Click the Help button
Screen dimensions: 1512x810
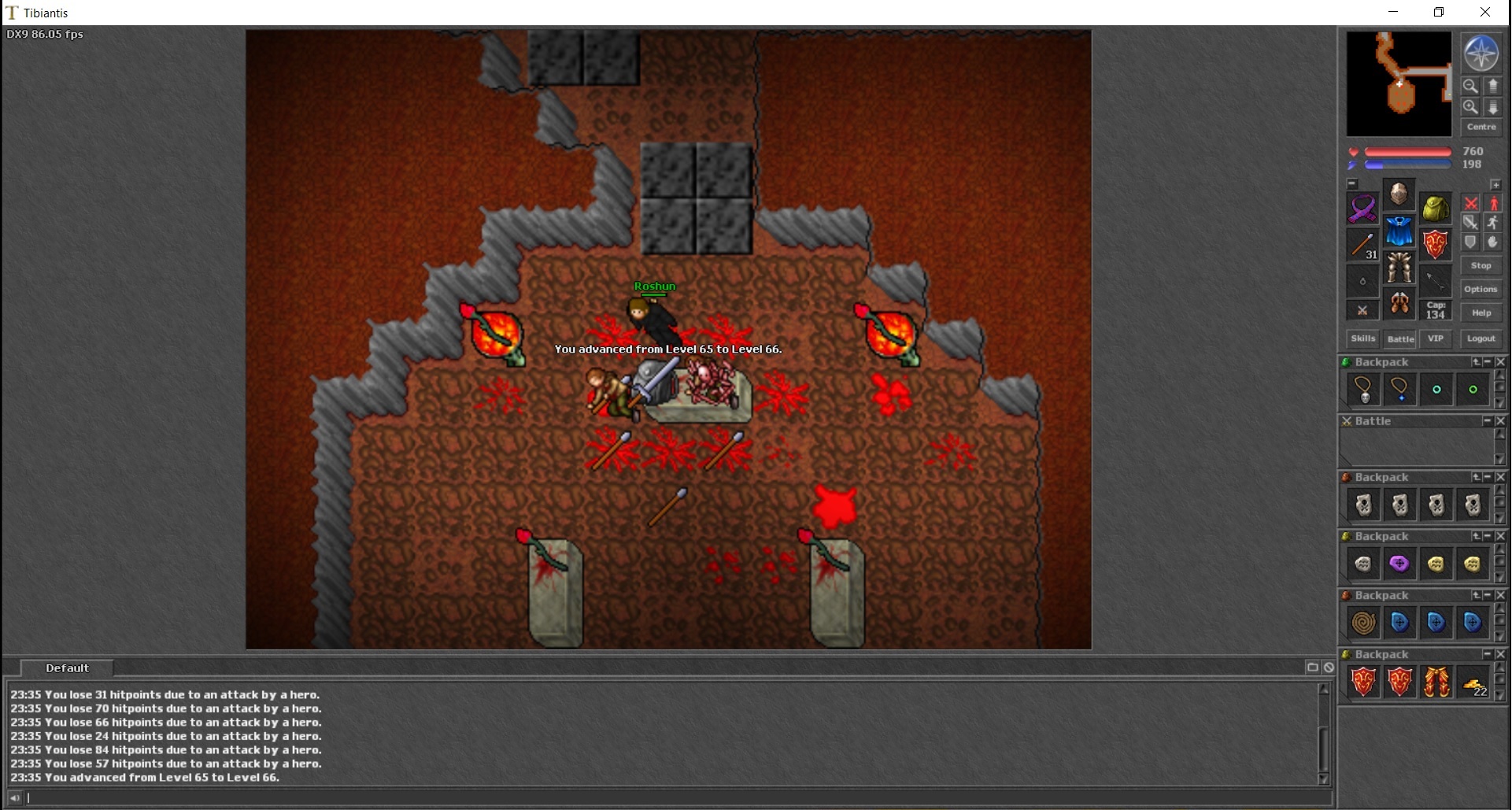(x=1481, y=313)
